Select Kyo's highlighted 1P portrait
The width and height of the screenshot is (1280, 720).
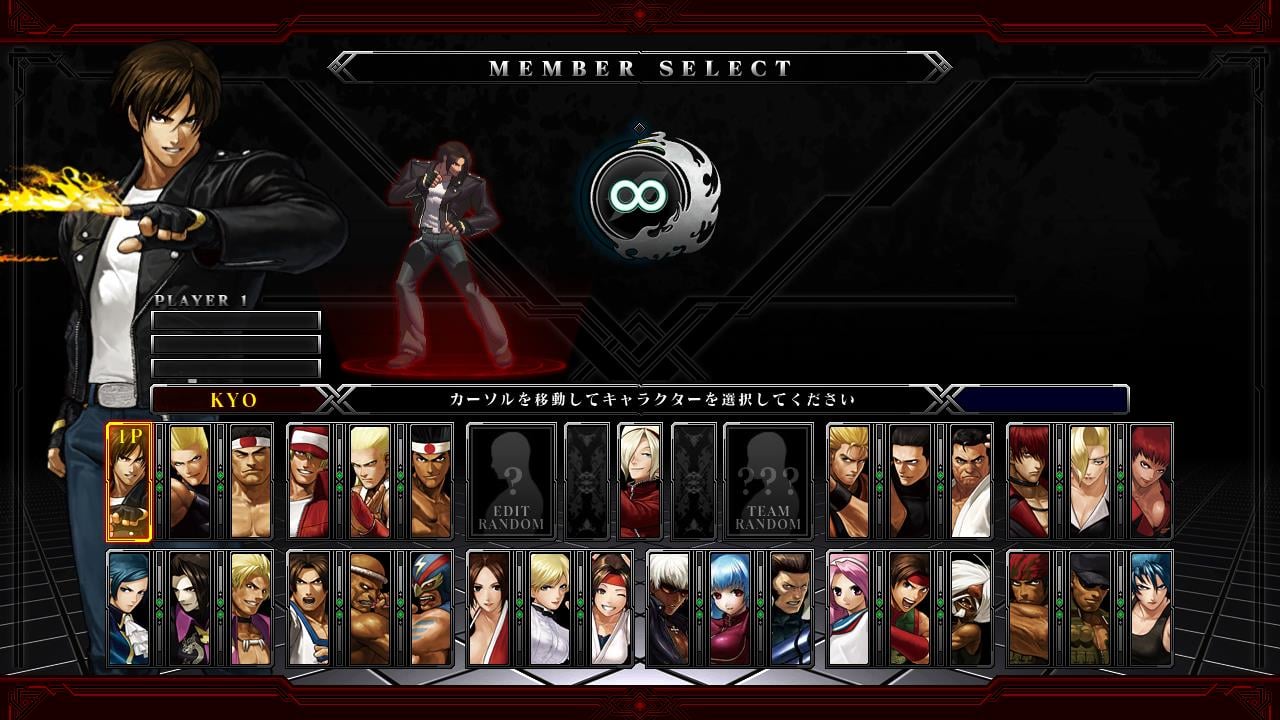click(129, 481)
